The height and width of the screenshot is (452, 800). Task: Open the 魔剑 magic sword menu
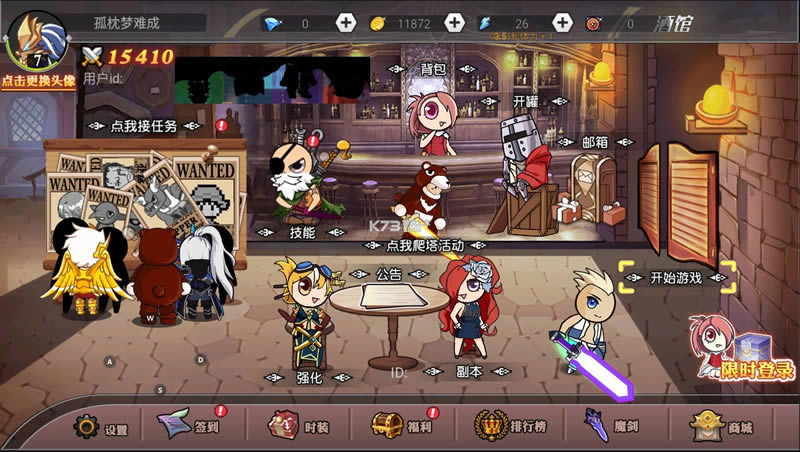coord(613,427)
